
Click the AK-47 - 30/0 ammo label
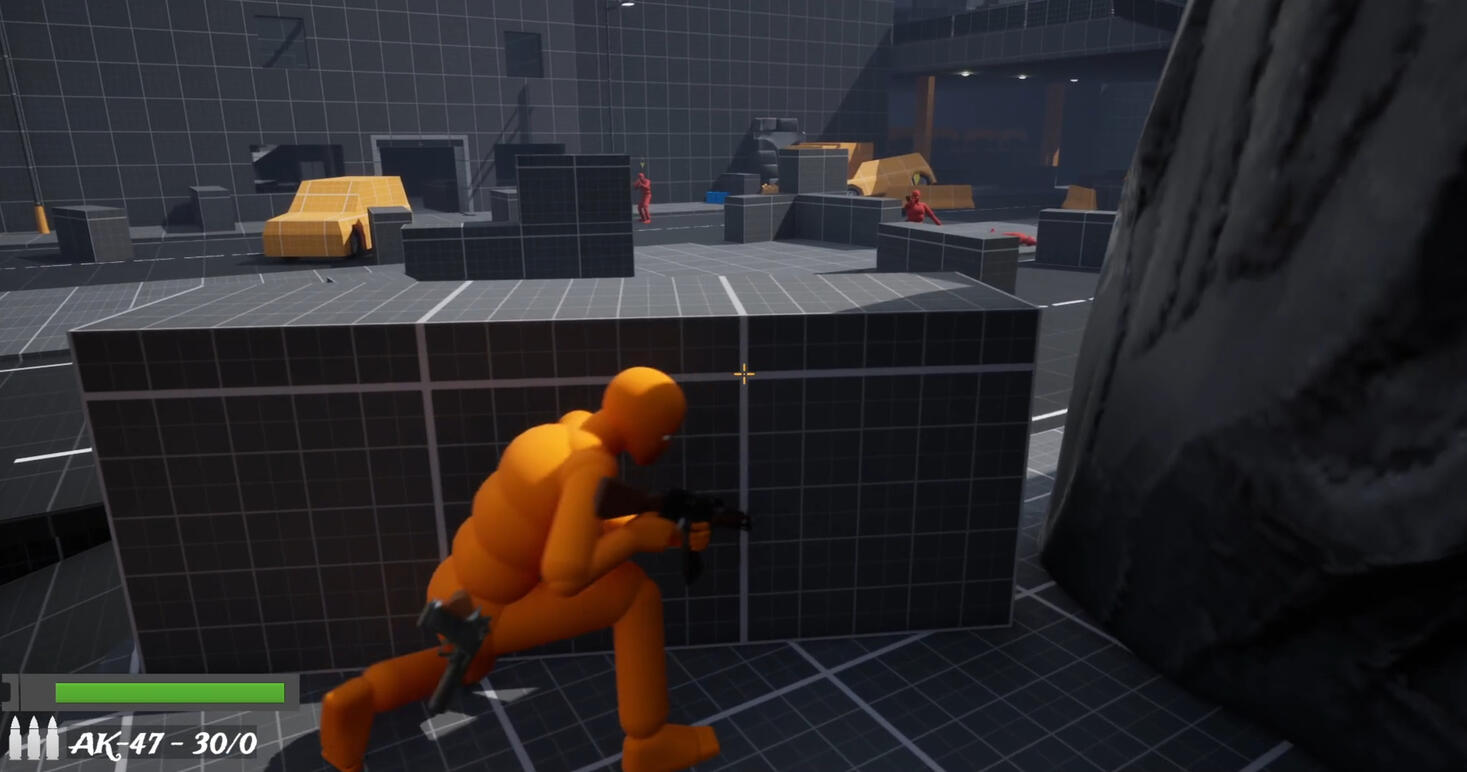(x=161, y=744)
